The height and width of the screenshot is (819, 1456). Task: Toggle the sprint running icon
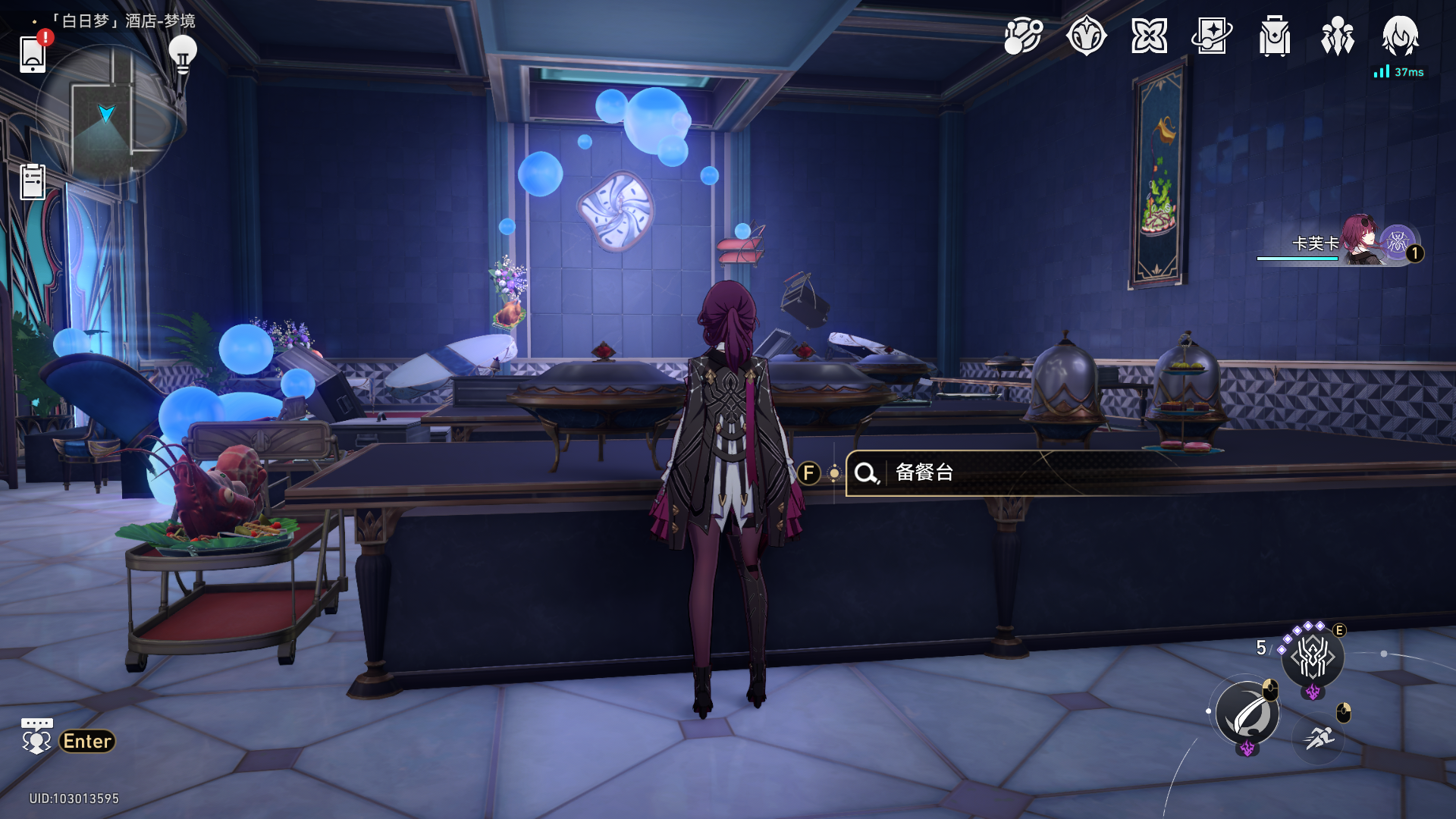pyautogui.click(x=1319, y=736)
